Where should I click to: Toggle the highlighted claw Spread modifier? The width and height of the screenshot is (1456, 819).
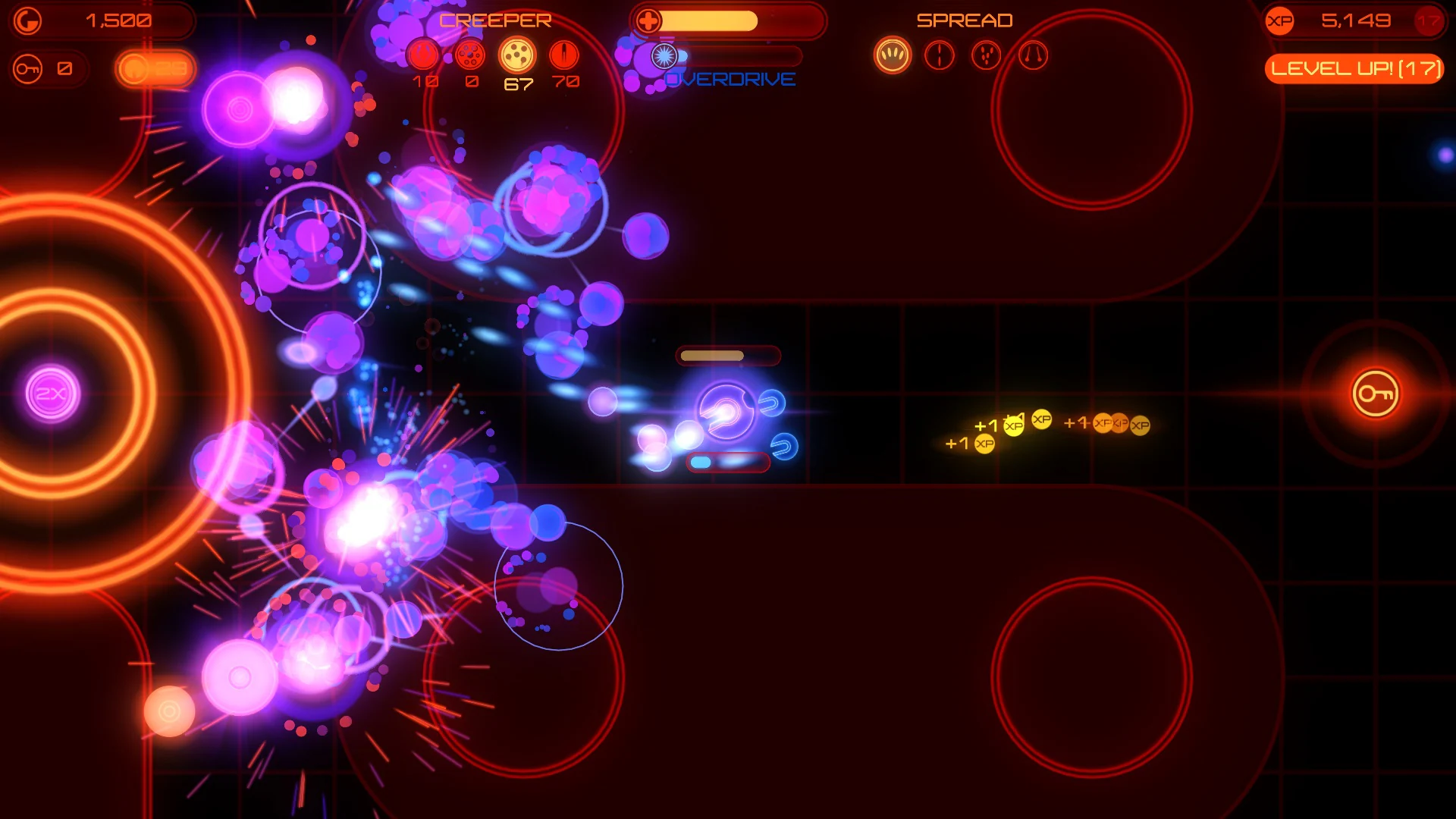pyautogui.click(x=893, y=55)
